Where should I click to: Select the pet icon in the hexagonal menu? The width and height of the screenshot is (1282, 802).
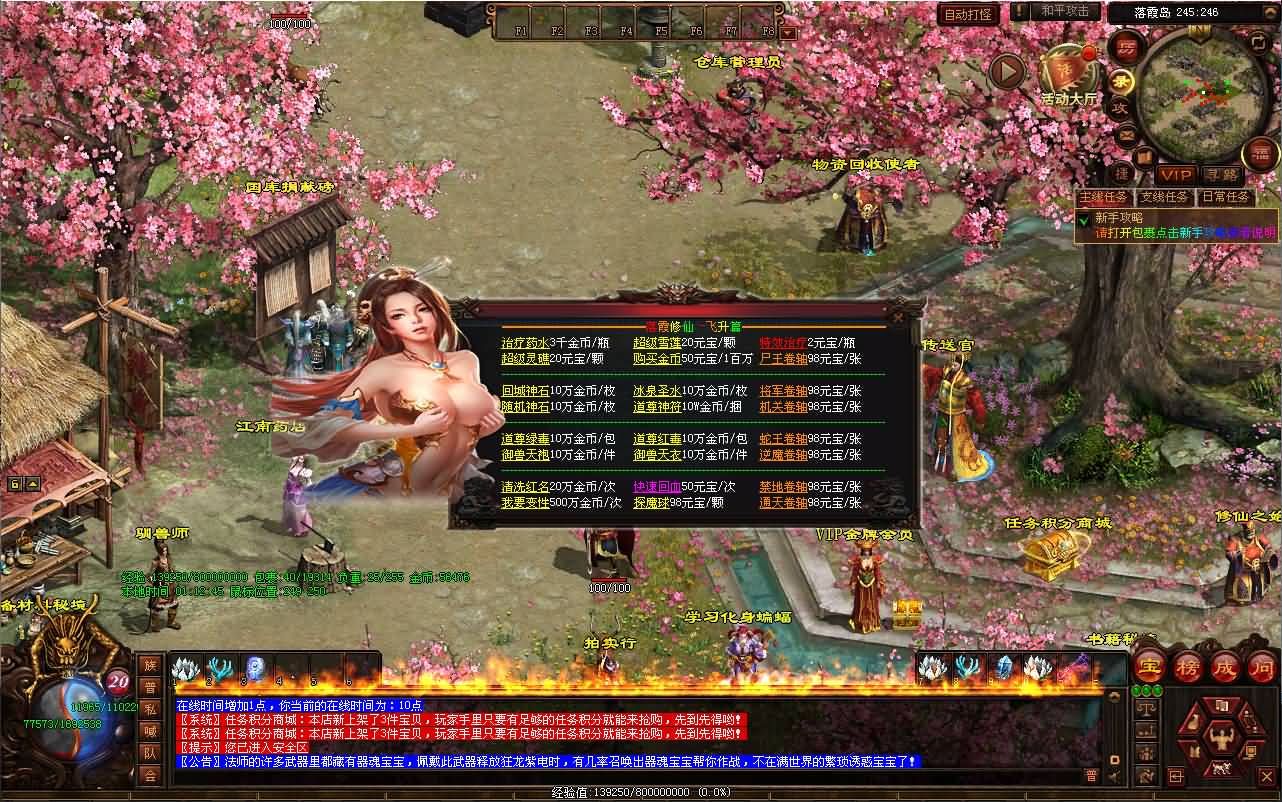[1221, 767]
